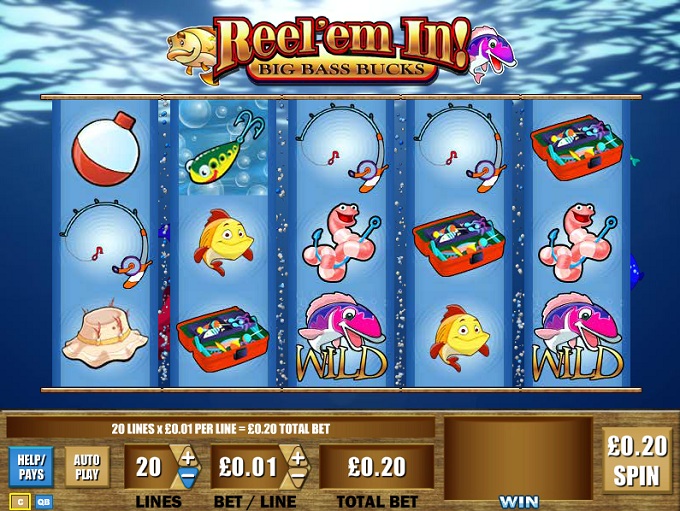
Task: Click the small blue QB button
Action: click(x=45, y=501)
